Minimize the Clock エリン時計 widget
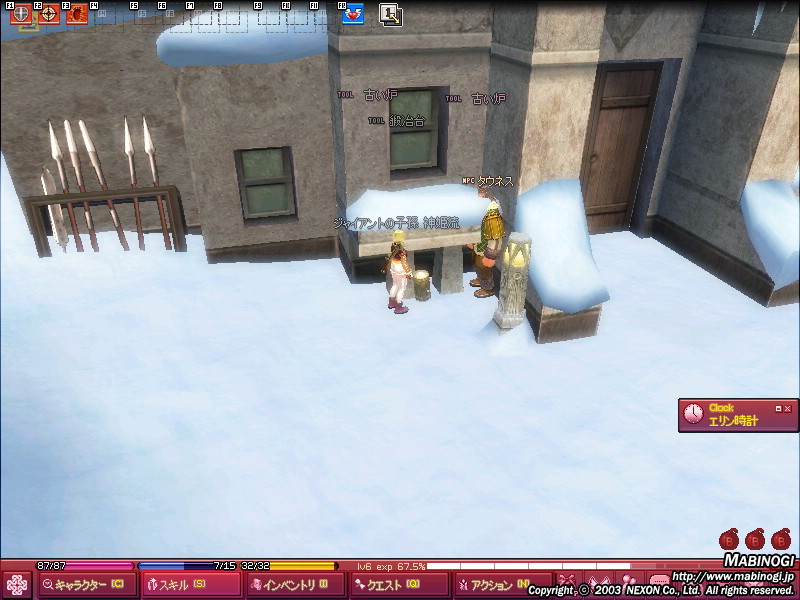Image resolution: width=800 pixels, height=600 pixels. 778,409
